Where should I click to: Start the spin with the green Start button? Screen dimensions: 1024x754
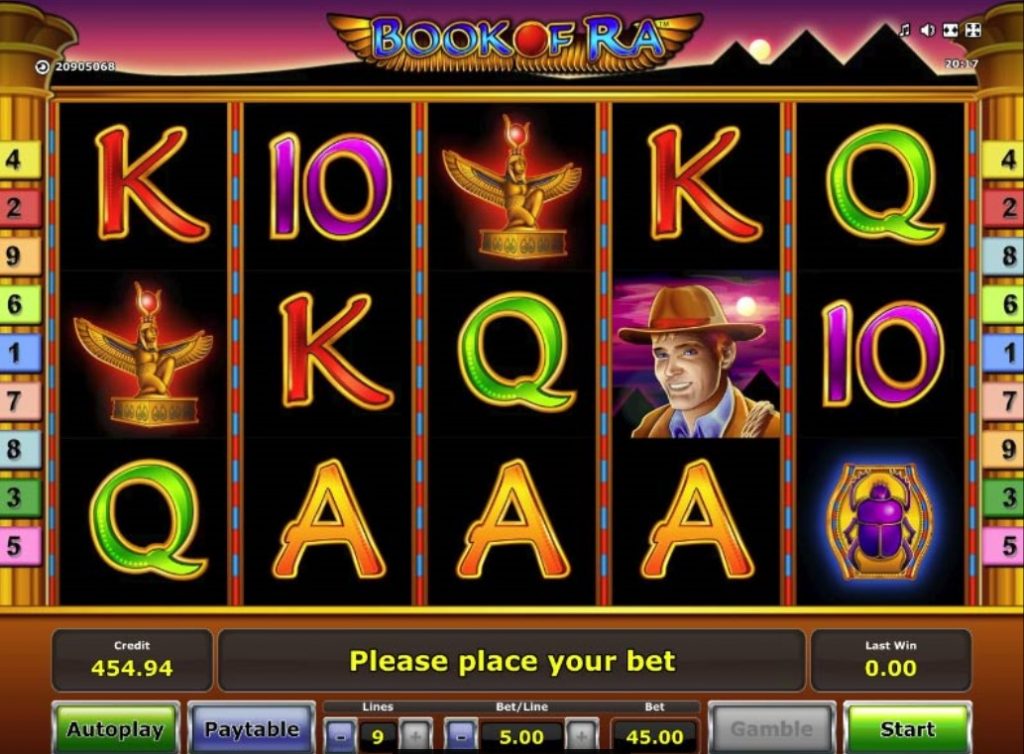tap(907, 729)
